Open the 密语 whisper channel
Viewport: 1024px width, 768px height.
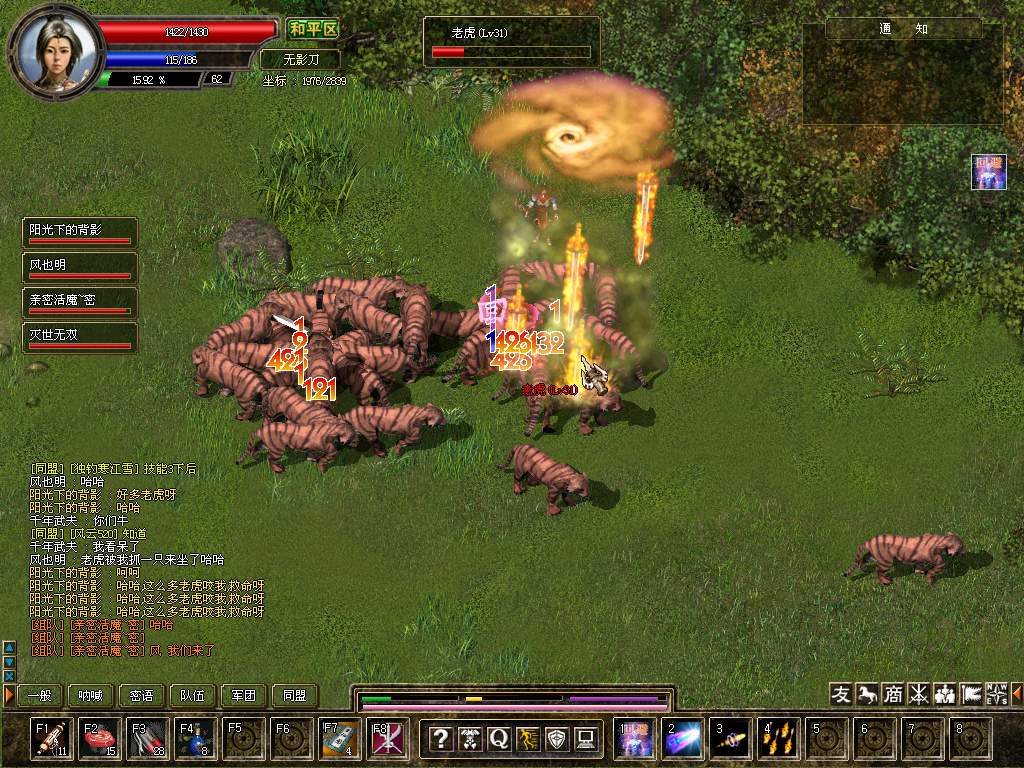point(142,695)
